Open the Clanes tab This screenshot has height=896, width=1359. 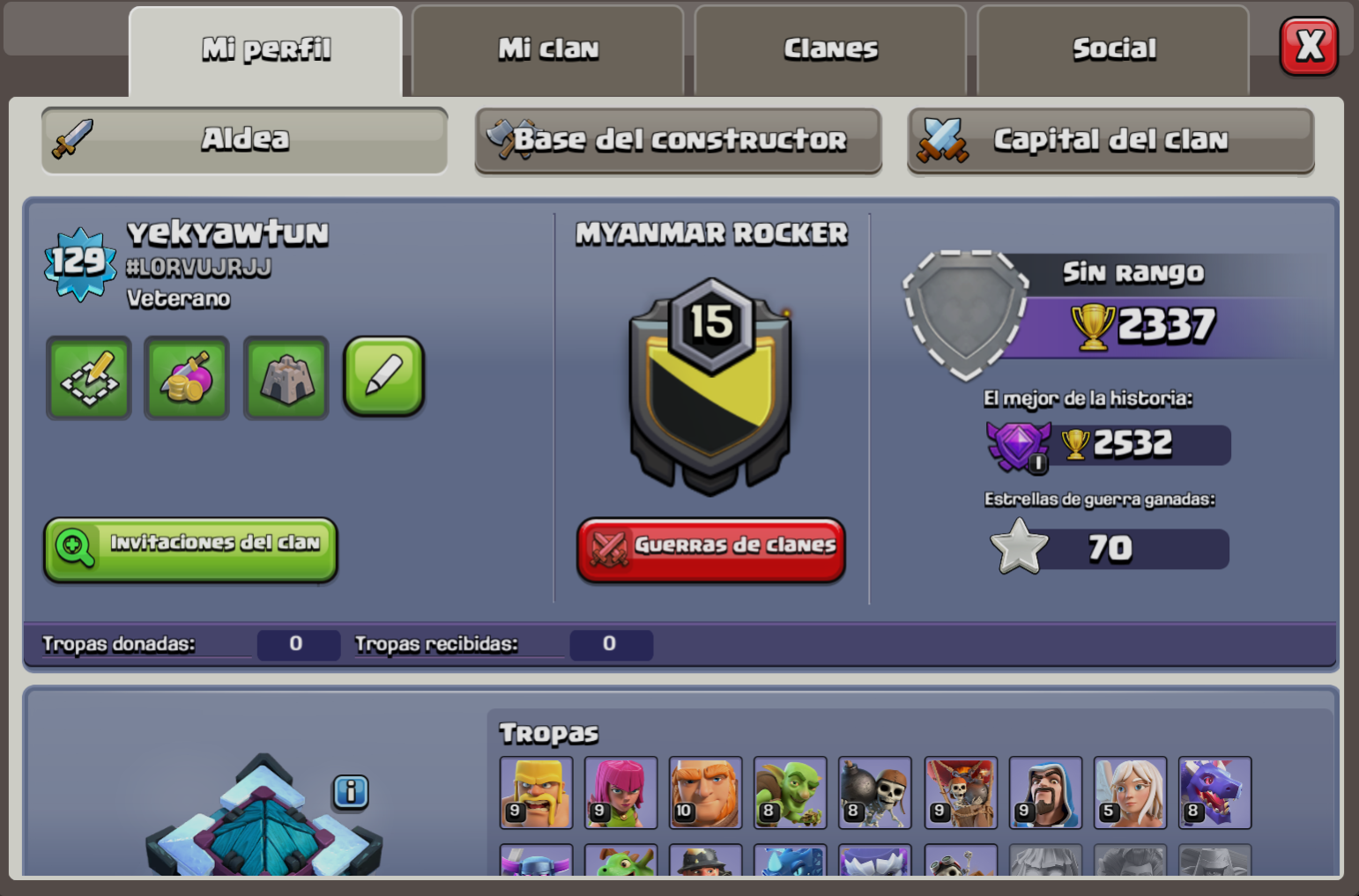pos(829,49)
